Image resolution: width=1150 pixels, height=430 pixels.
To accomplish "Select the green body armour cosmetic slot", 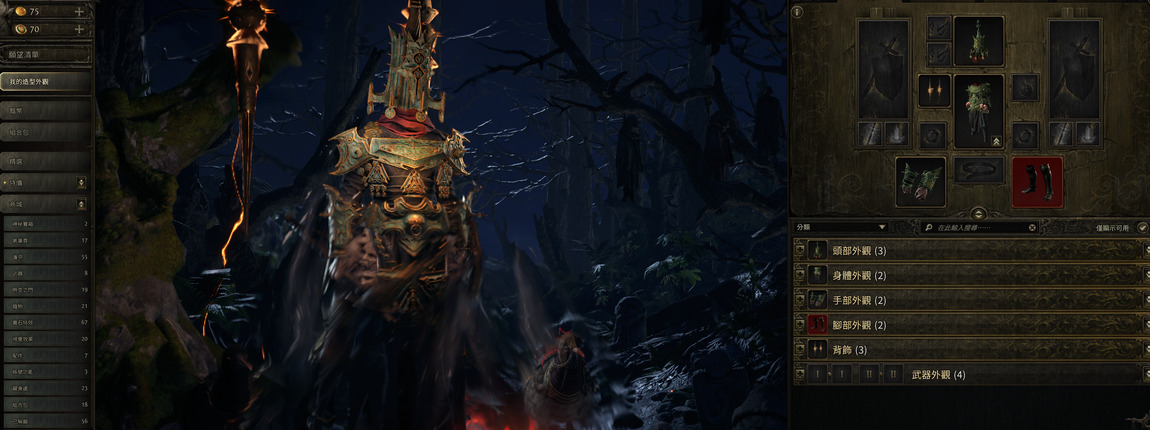I will (978, 111).
